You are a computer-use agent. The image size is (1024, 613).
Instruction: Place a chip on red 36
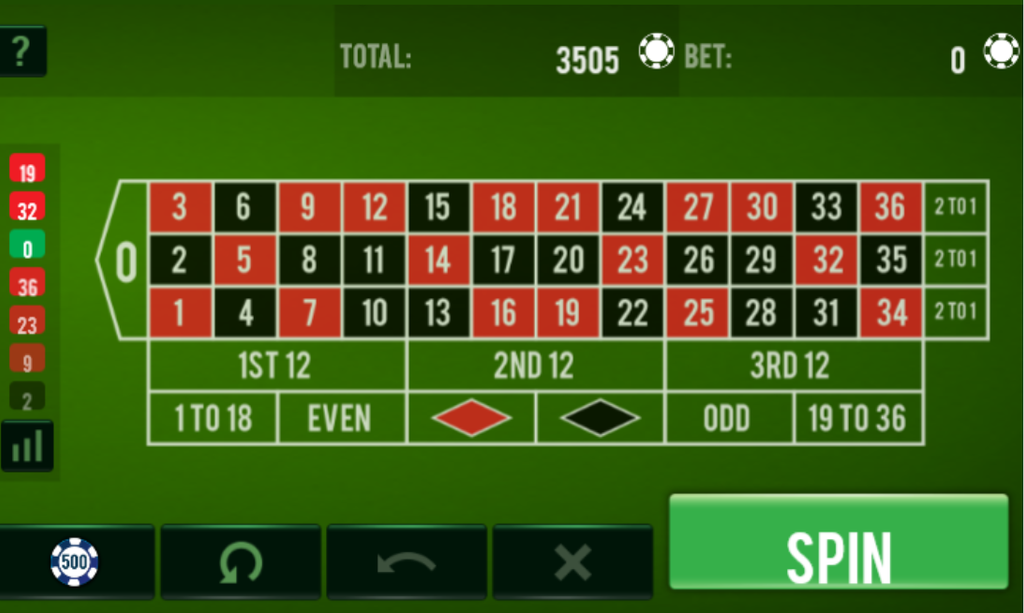(890, 208)
